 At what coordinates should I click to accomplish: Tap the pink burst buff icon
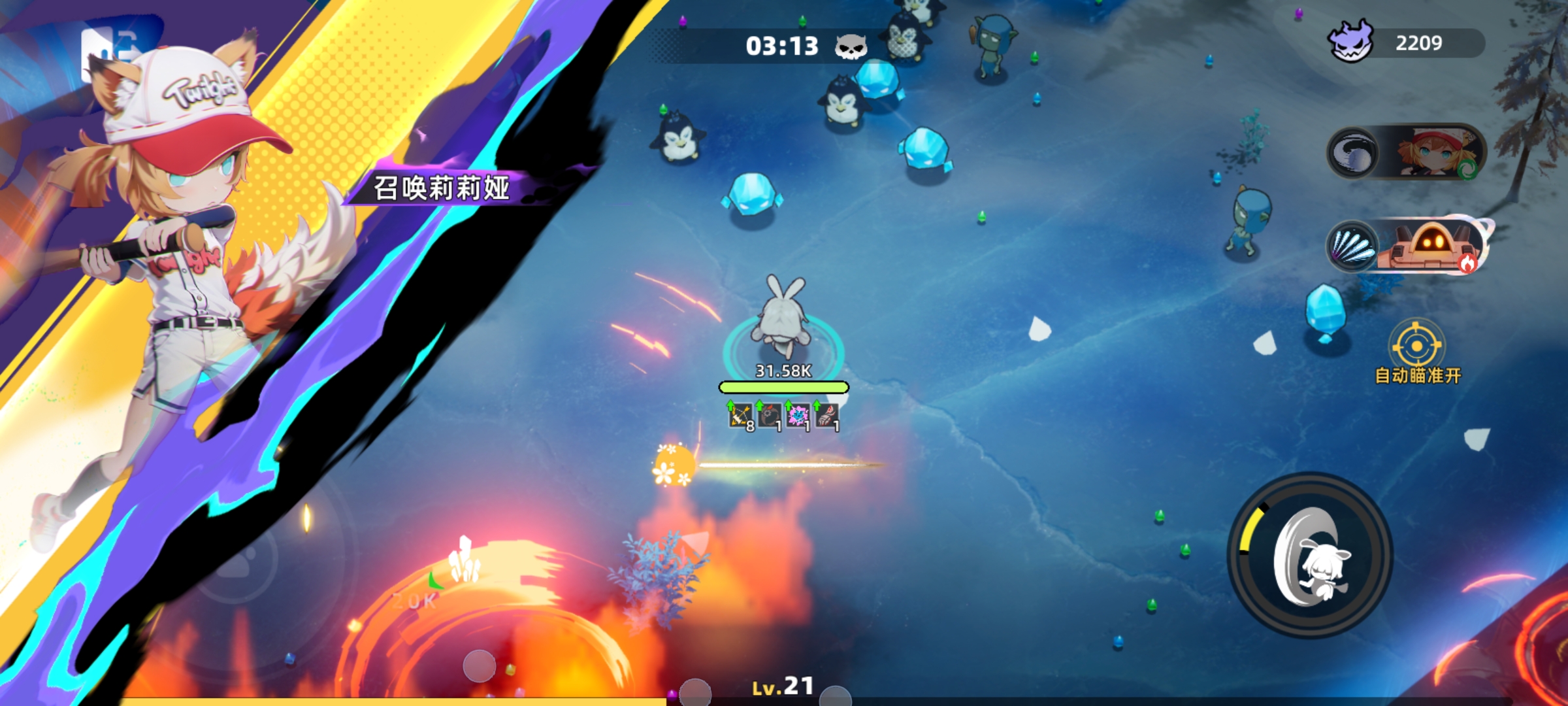pyautogui.click(x=798, y=416)
